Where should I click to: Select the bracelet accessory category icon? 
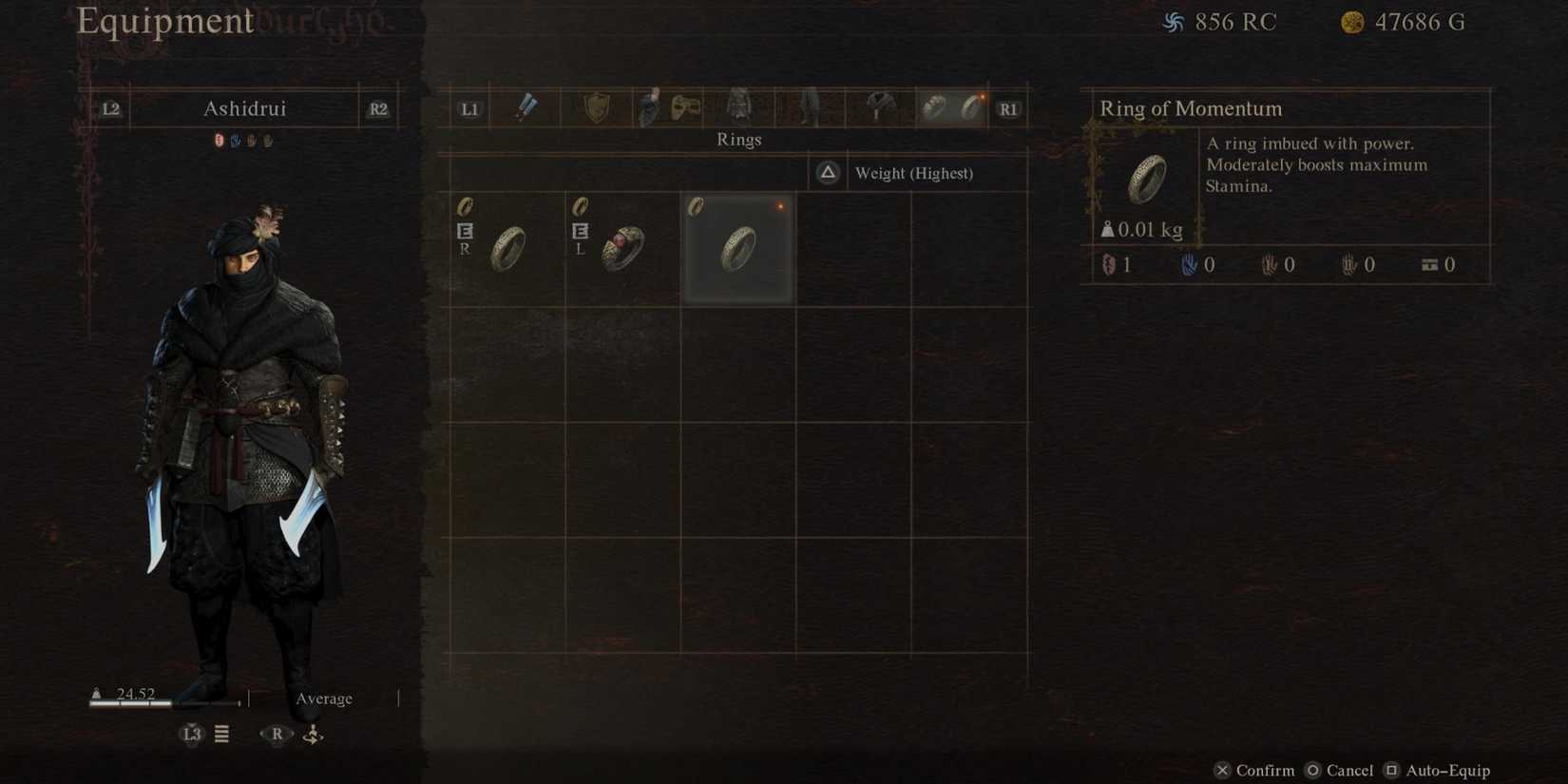931,107
